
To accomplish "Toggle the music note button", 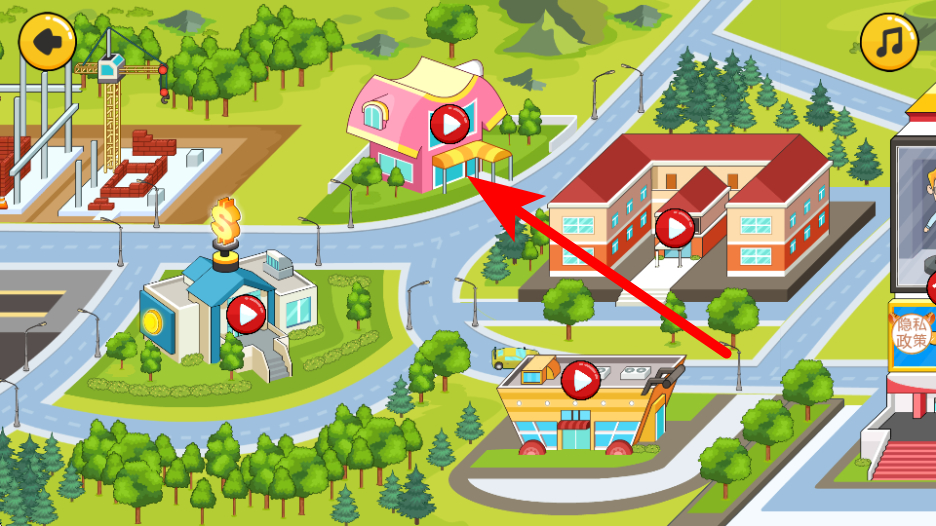I will pos(888,42).
